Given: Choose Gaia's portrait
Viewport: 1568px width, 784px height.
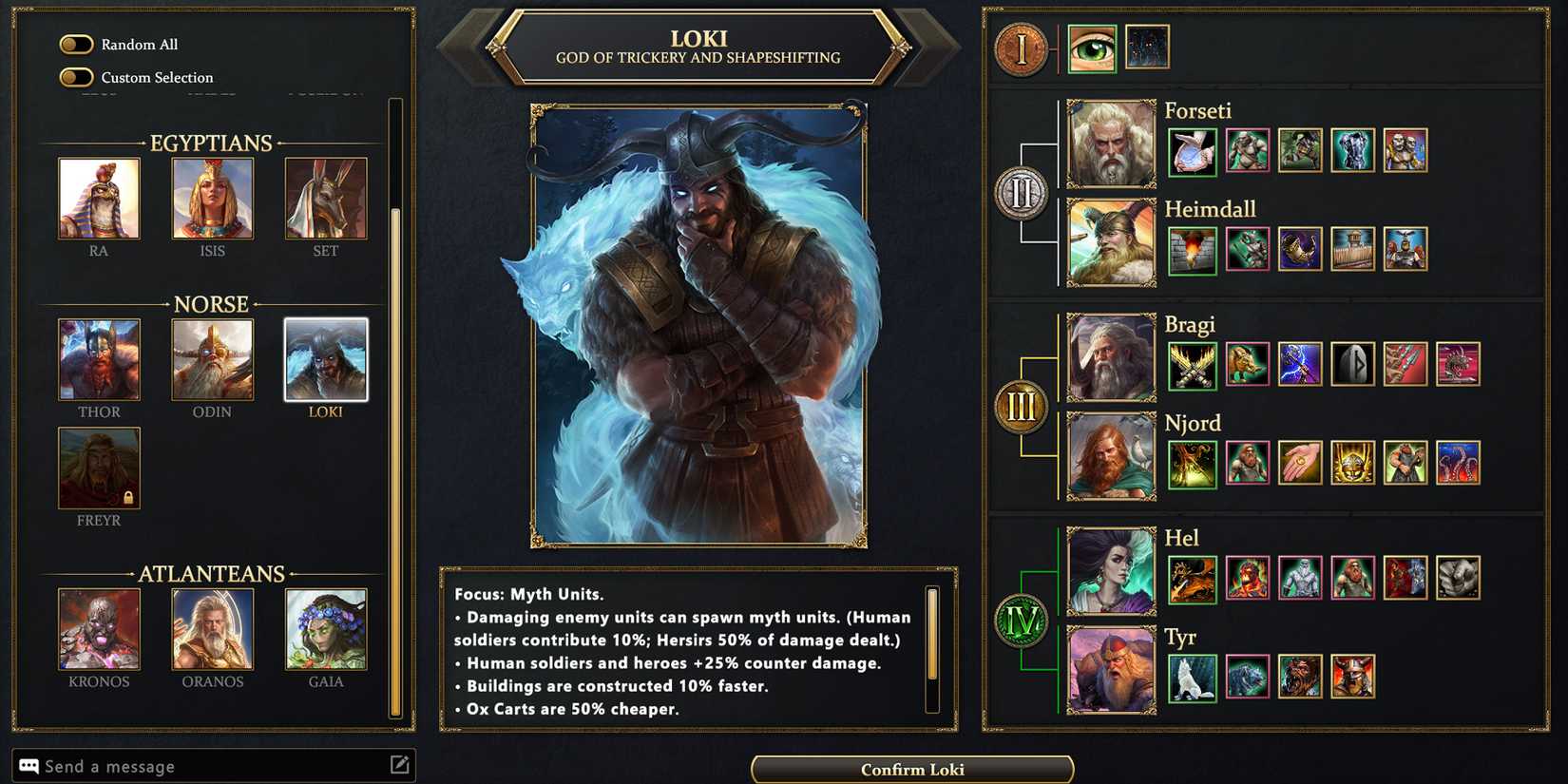Looking at the screenshot, I should [x=326, y=627].
